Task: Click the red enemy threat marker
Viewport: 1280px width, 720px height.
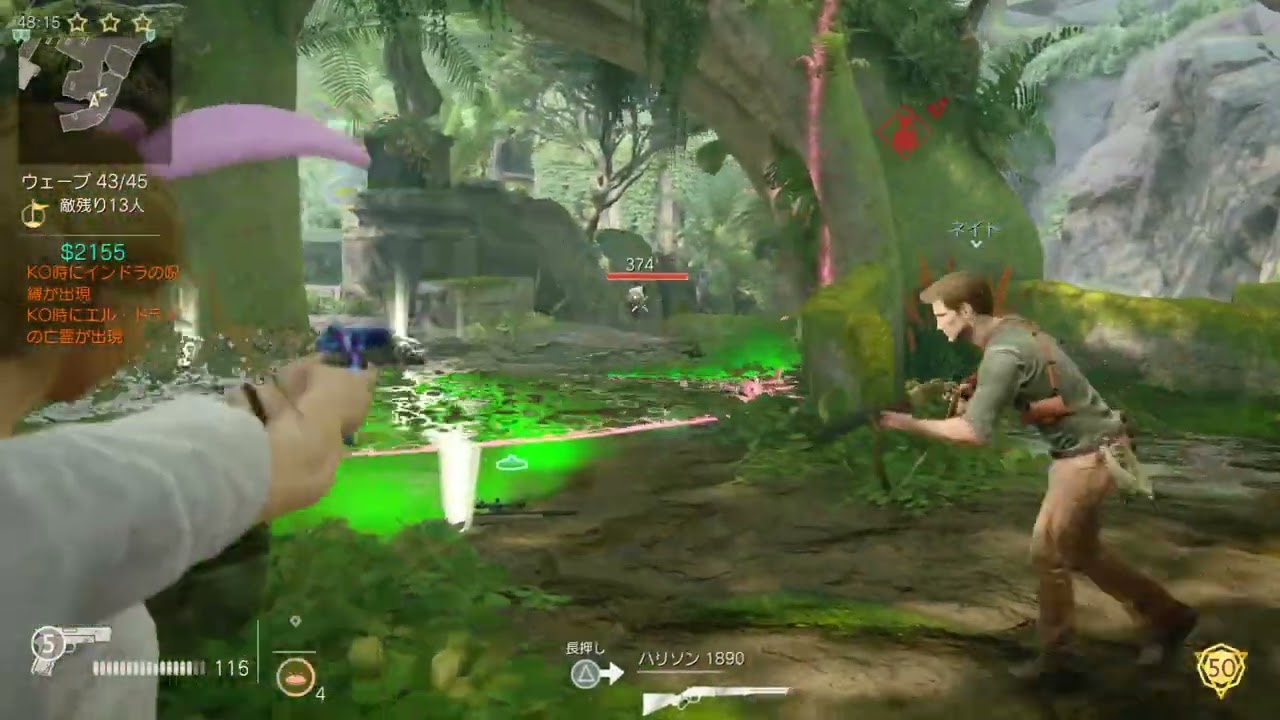Action: pos(906,132)
